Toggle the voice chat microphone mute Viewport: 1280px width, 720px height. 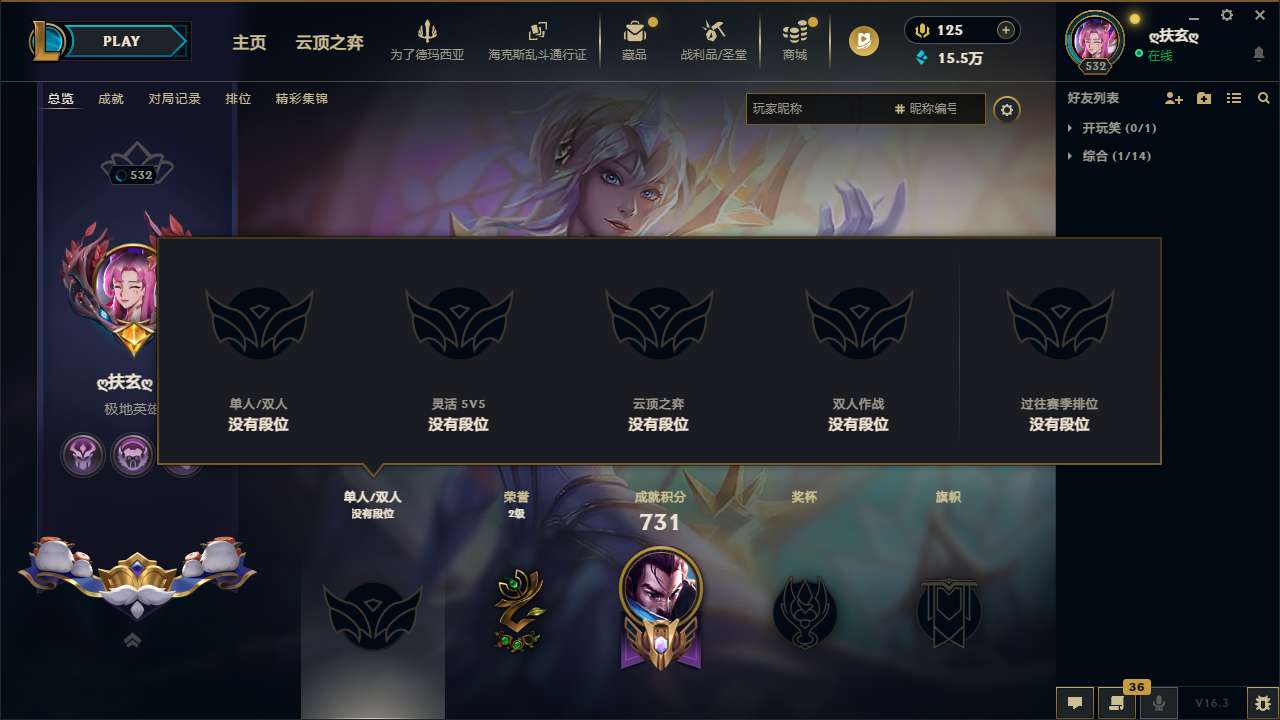coord(1158,703)
